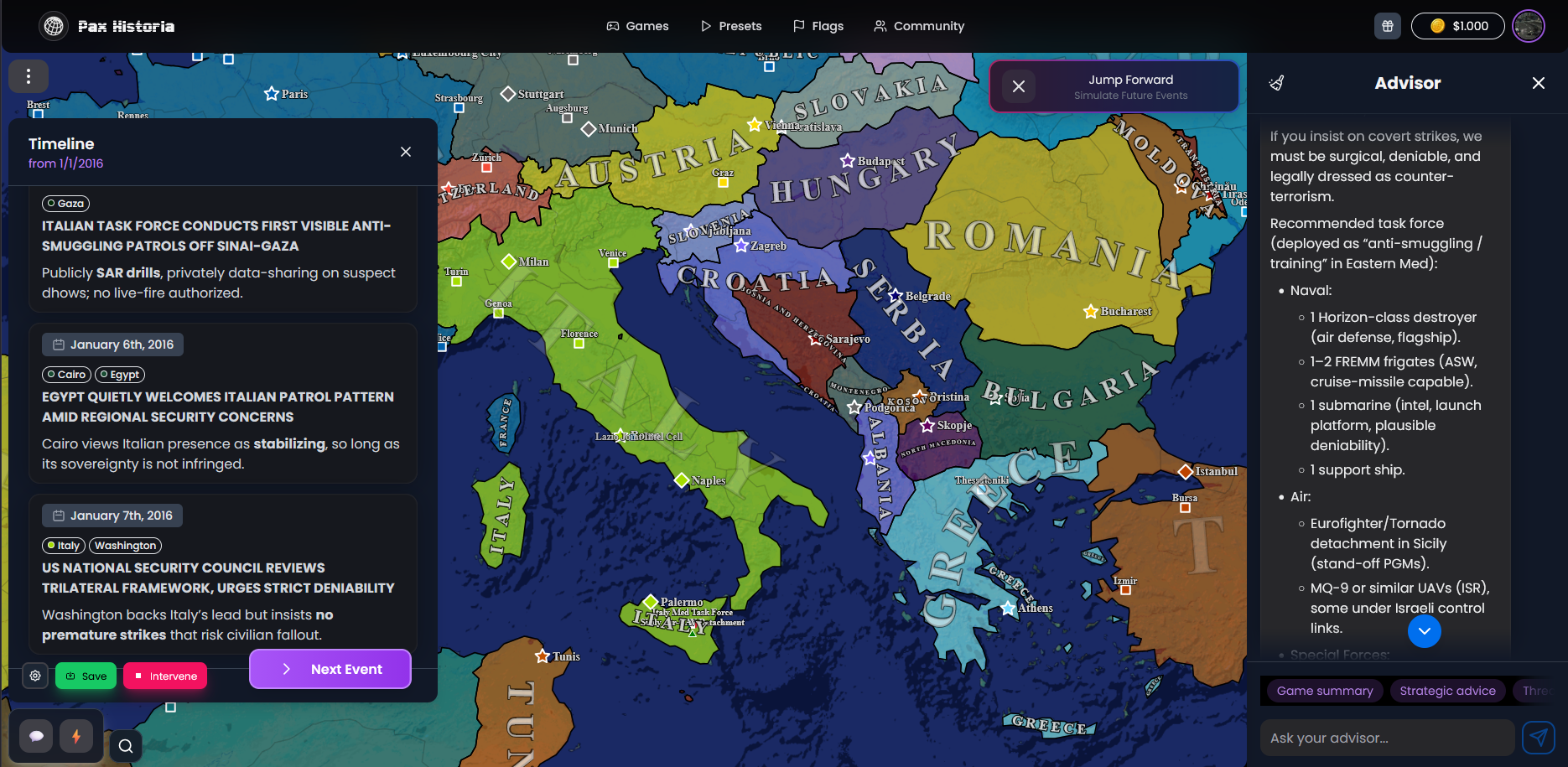
Task: Cancel the Jump Forward simulation
Action: [1019, 86]
